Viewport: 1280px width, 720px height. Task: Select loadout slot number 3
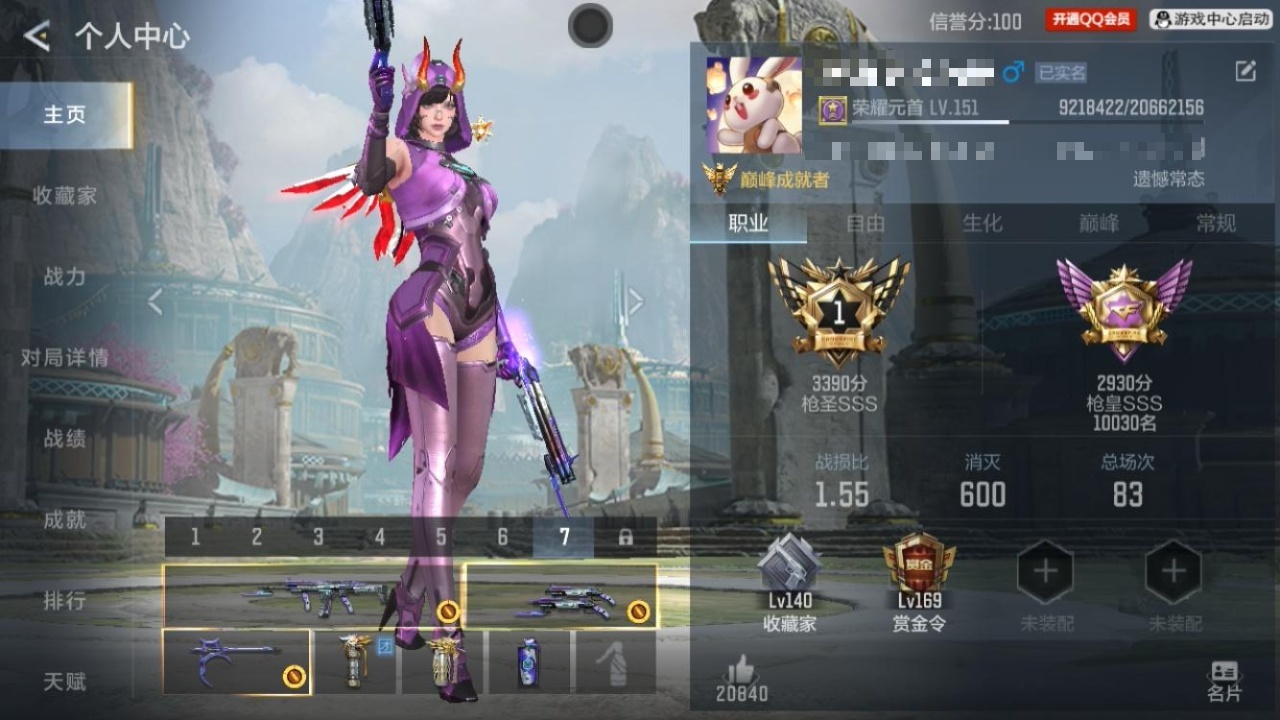pyautogui.click(x=318, y=538)
